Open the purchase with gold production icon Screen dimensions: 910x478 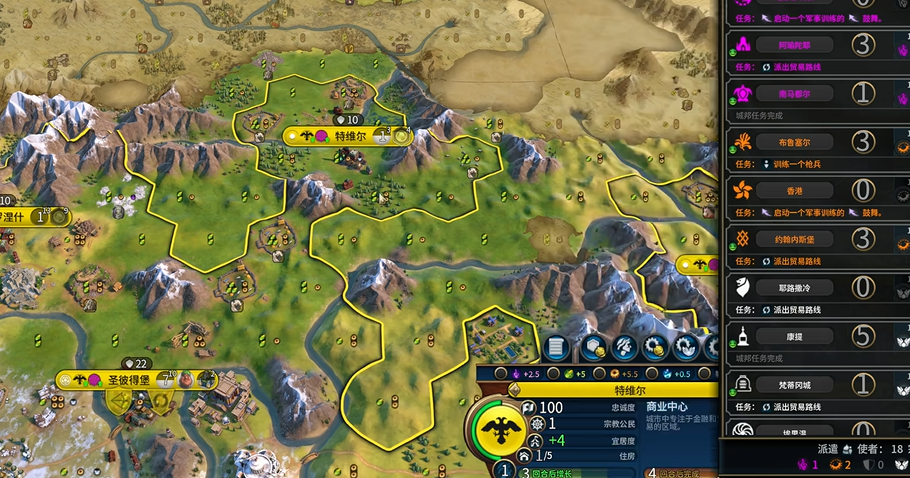coord(655,347)
